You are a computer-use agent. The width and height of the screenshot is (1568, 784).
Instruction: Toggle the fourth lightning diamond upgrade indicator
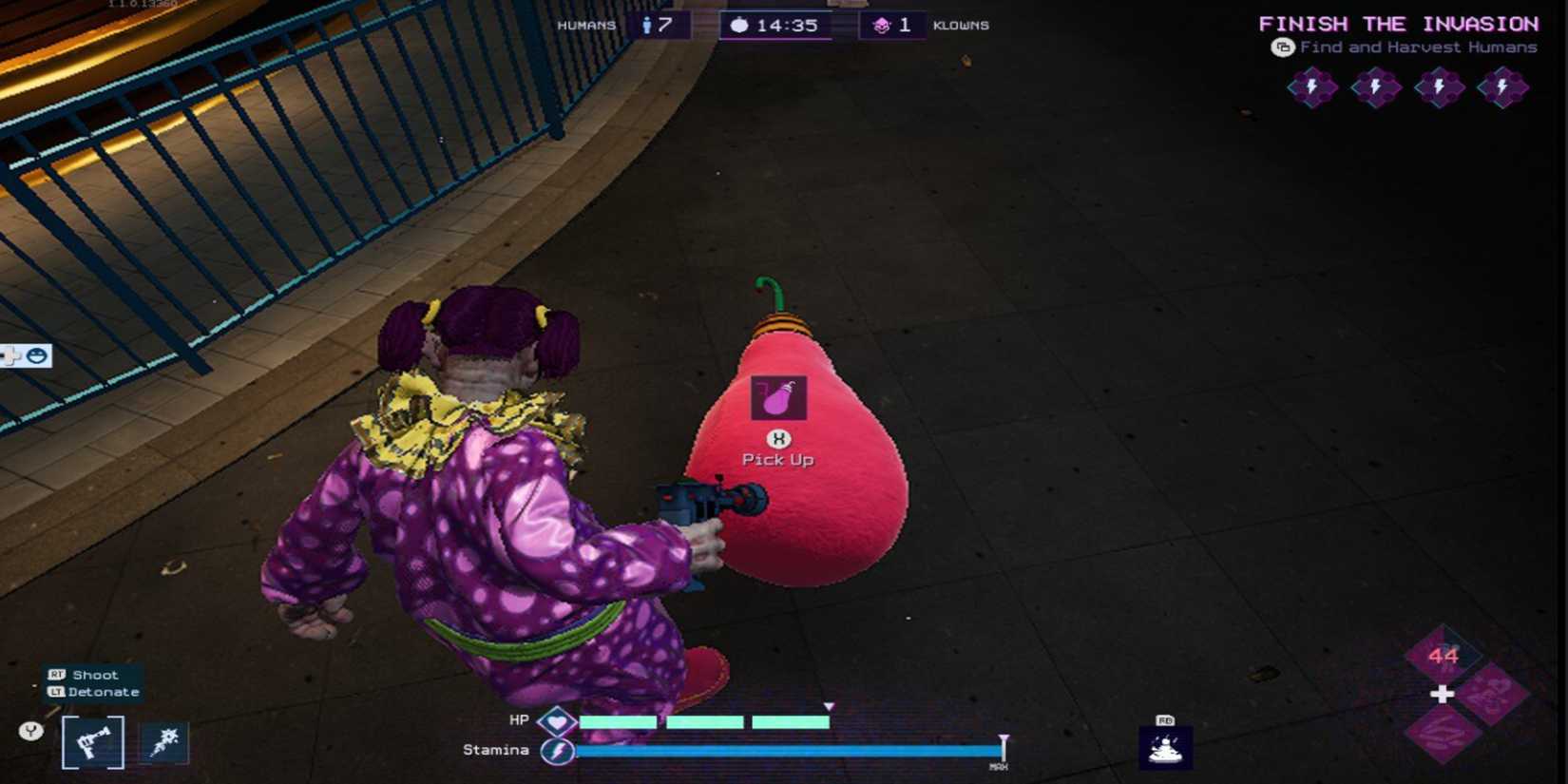pos(1502,86)
